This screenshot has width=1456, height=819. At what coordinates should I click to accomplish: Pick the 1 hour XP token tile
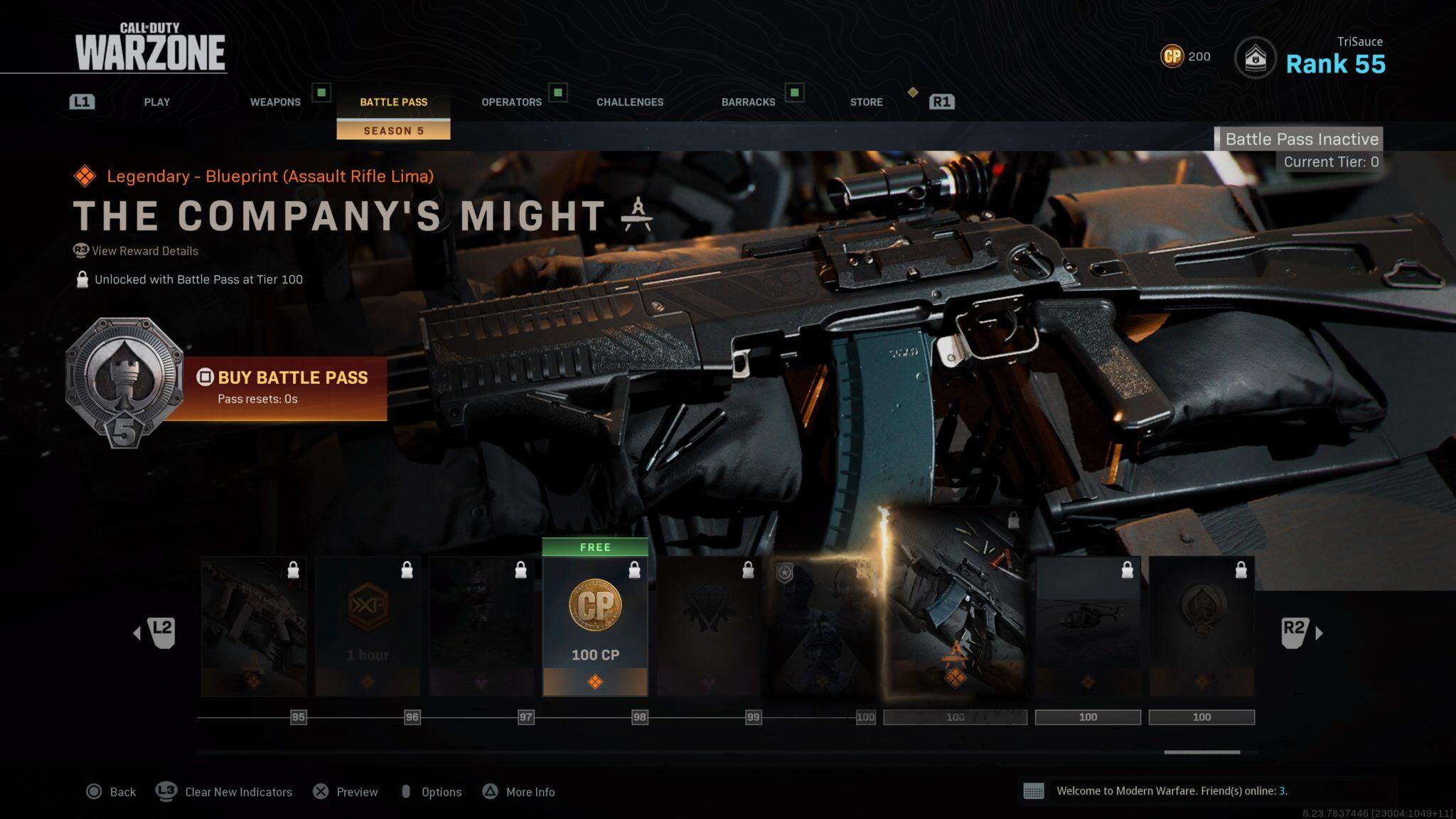(368, 626)
